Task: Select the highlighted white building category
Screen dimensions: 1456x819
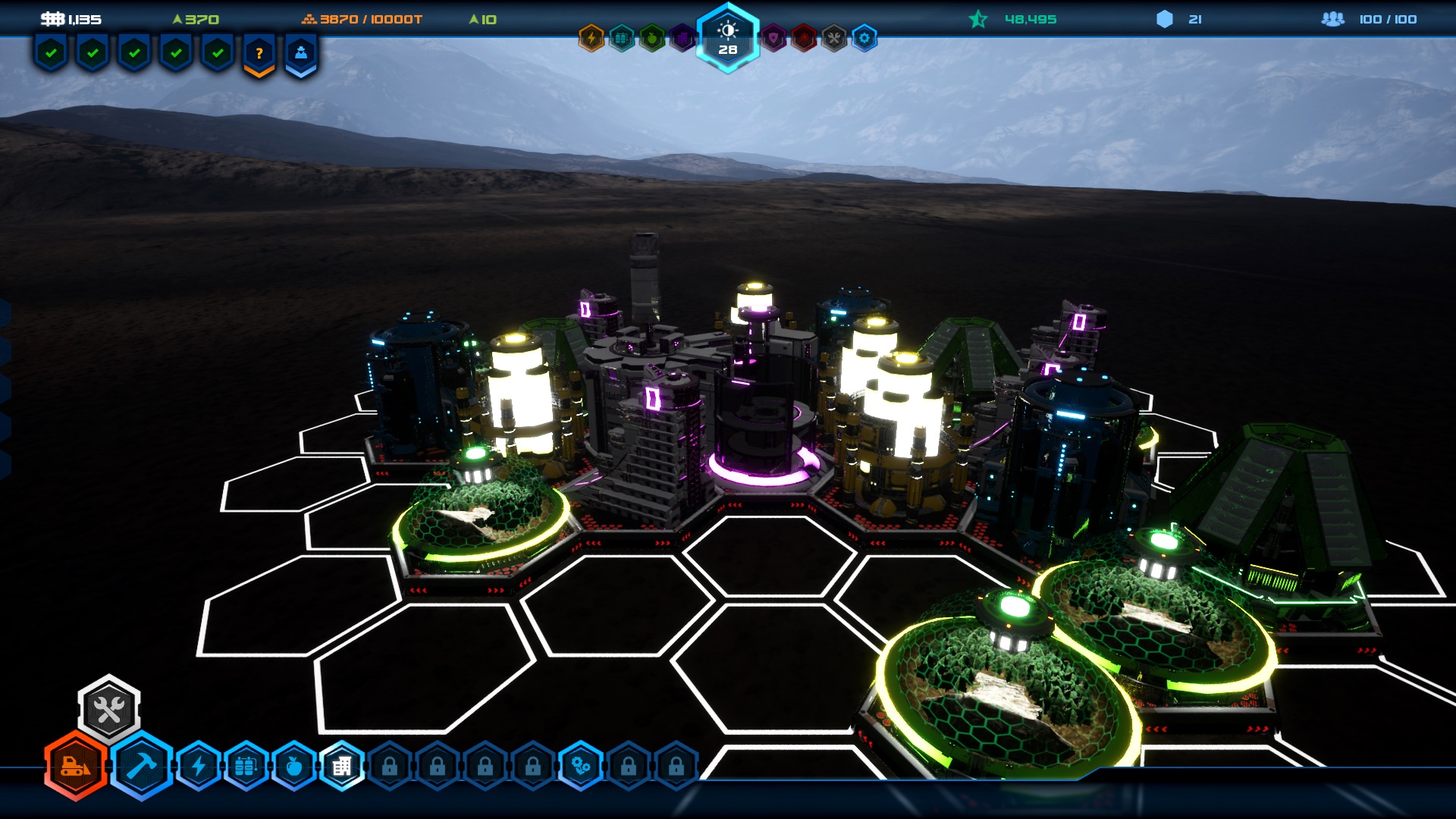Action: point(342,767)
